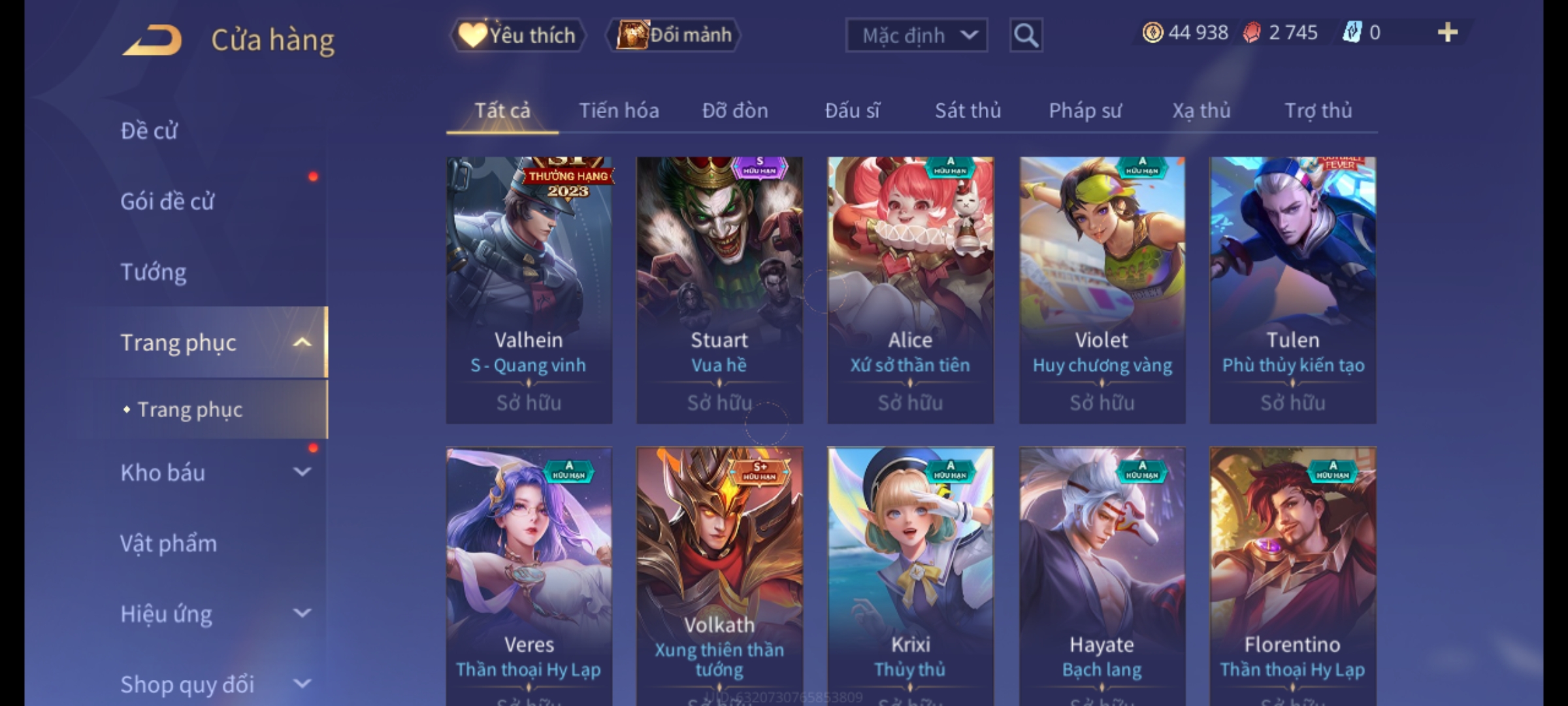Switch to the Đỡ đòn tab
1568x706 pixels.
coord(735,110)
